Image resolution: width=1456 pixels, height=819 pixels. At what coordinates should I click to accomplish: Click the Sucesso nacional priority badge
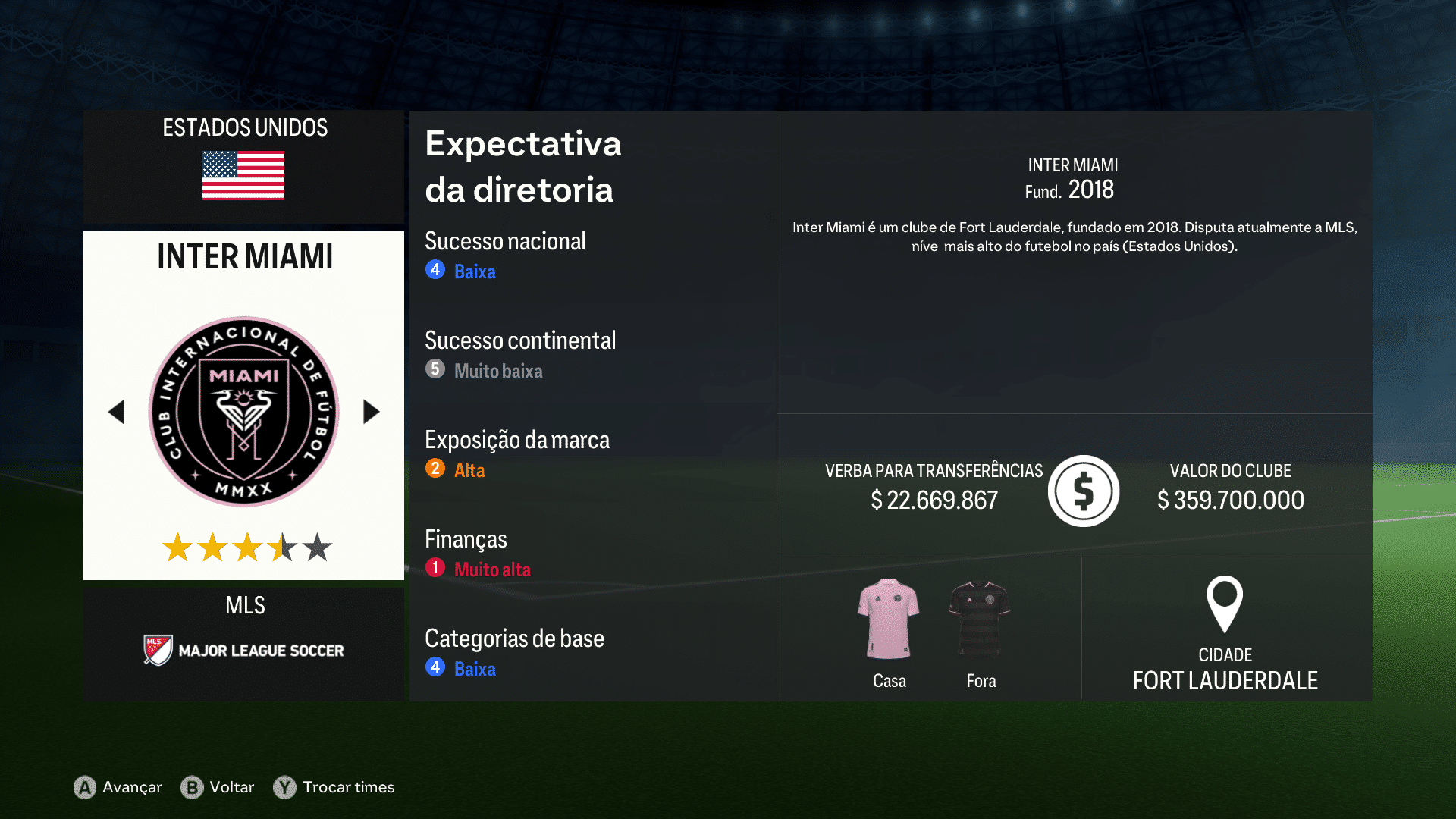click(435, 270)
